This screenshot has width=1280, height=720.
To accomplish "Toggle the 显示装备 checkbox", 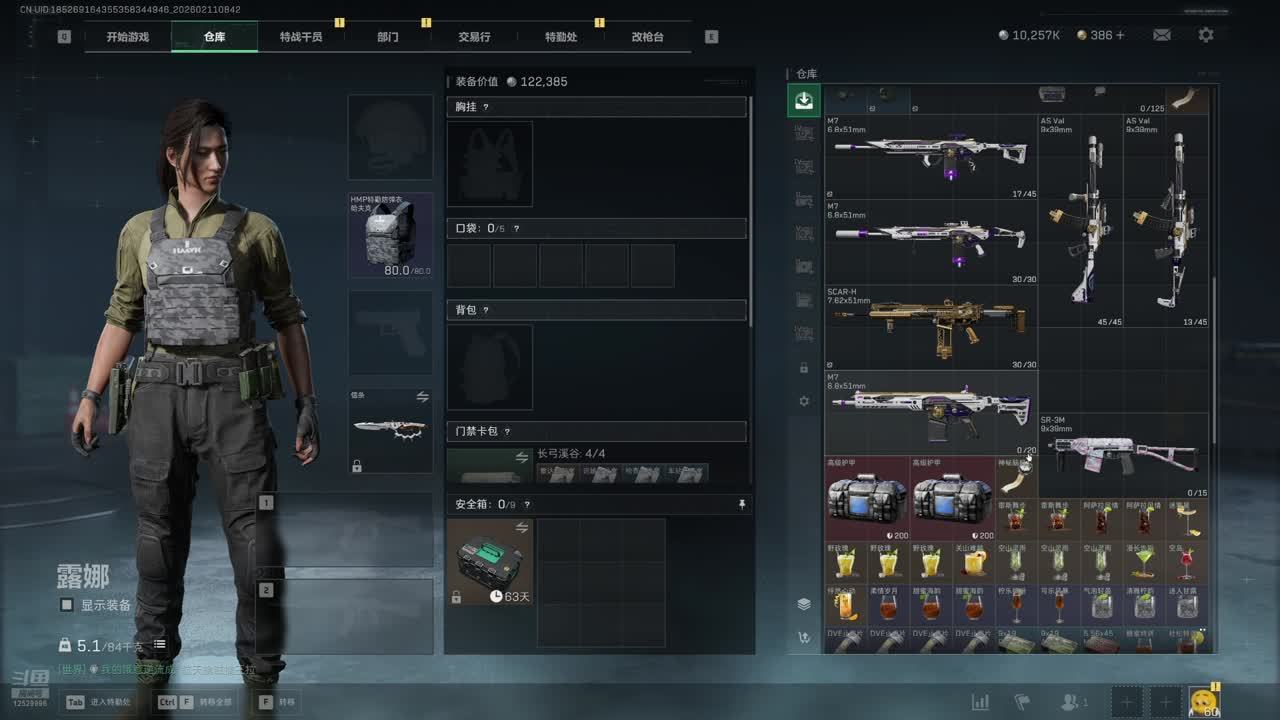I will click(x=67, y=605).
